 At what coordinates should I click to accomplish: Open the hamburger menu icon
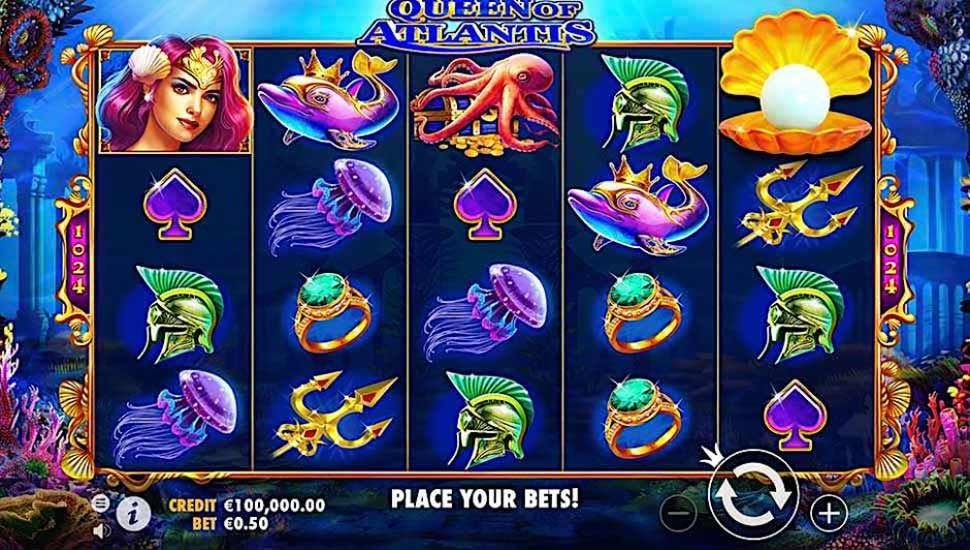(x=100, y=503)
